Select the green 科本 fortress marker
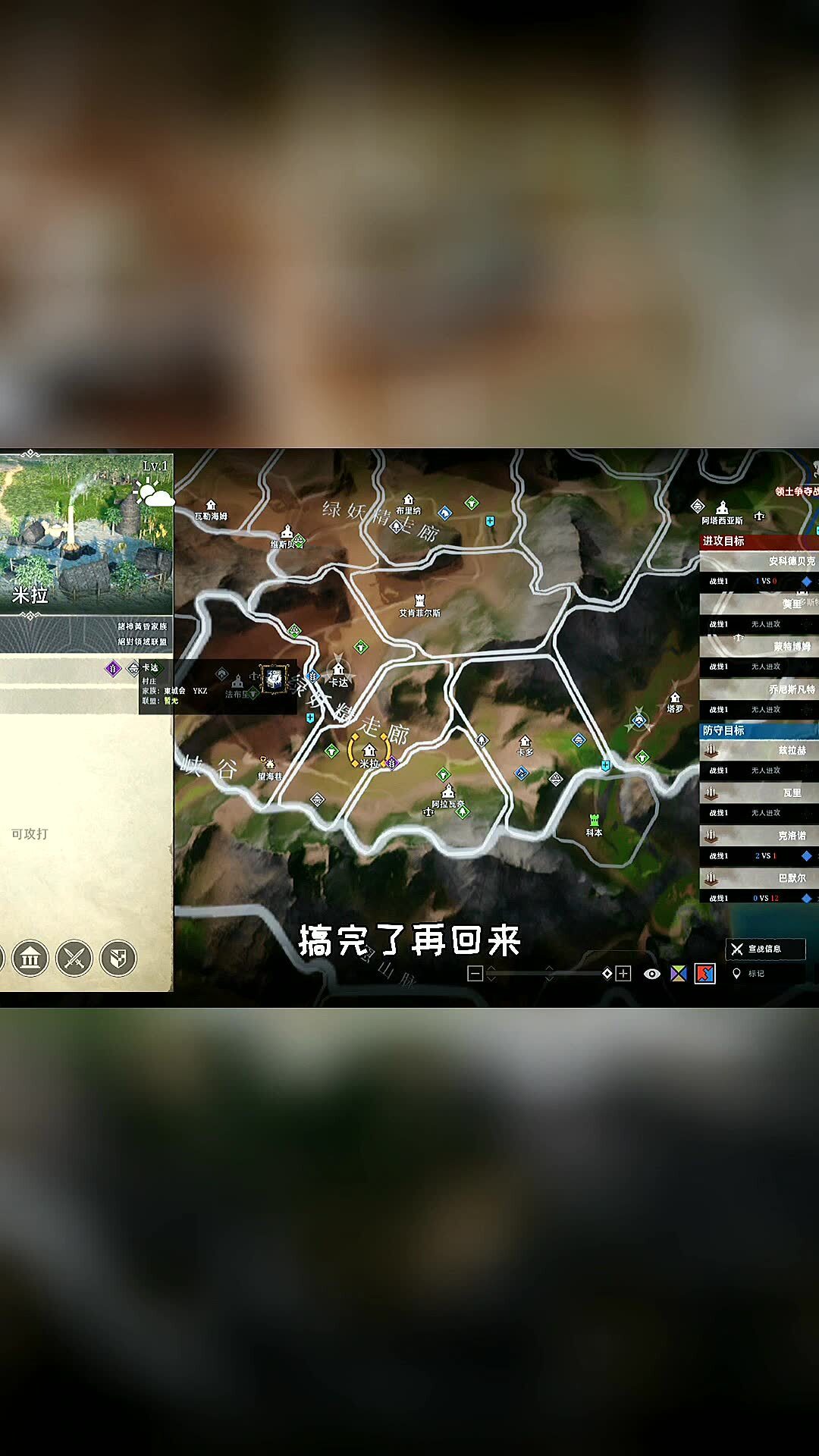This screenshot has width=819, height=1456. click(594, 821)
